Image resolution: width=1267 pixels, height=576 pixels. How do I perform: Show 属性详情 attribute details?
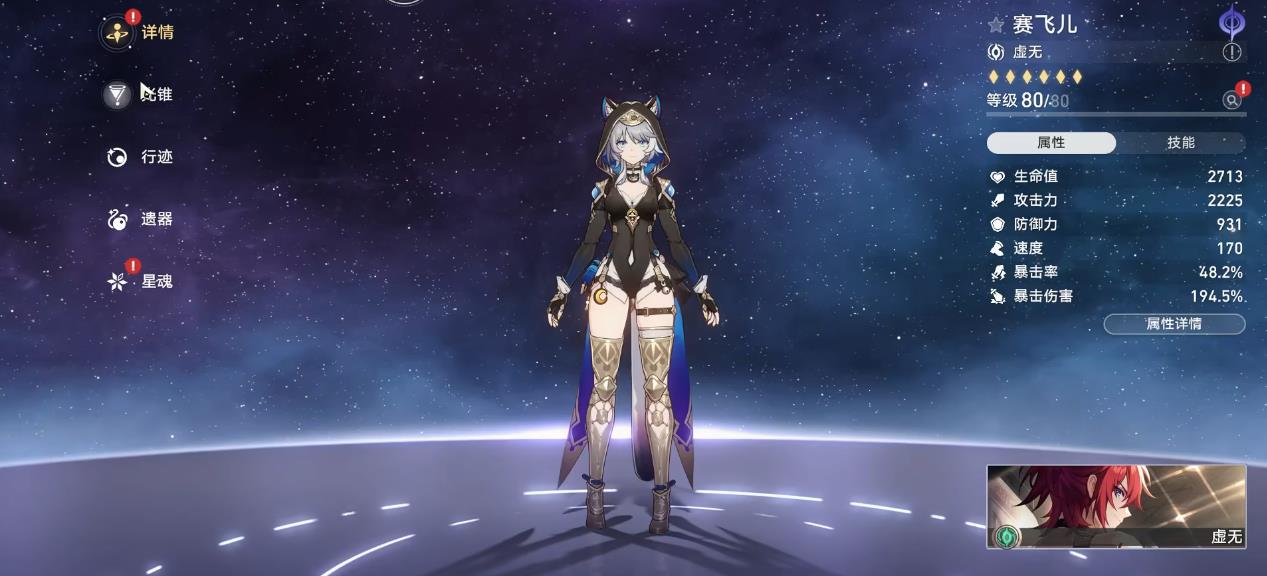[1174, 324]
